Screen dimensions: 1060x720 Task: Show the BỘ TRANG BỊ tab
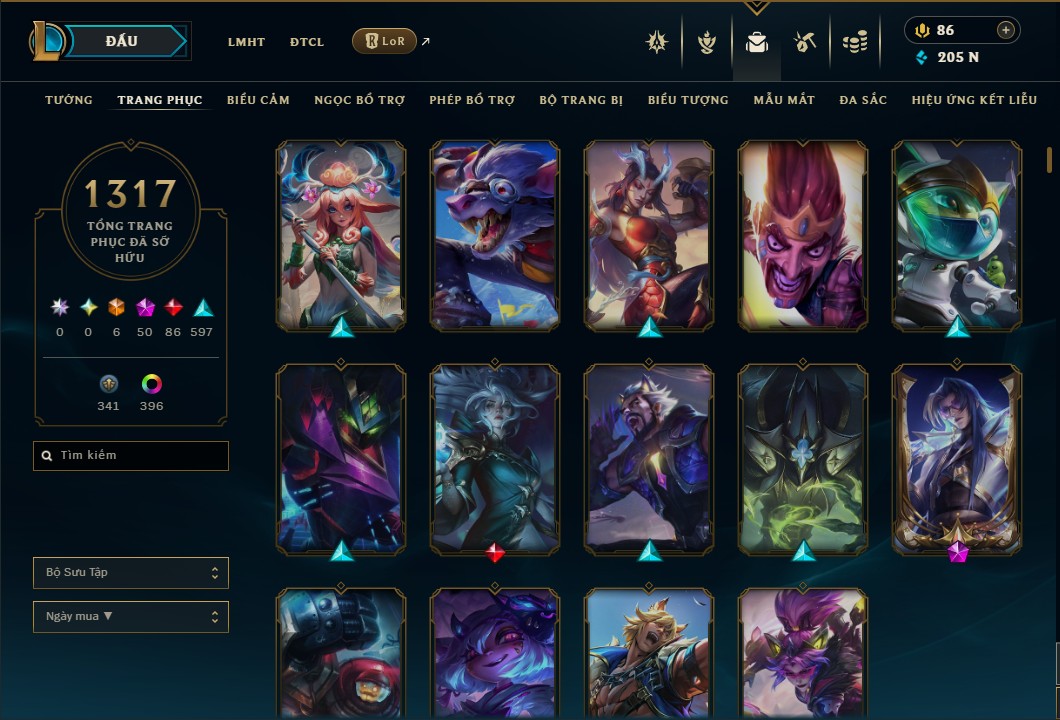[x=581, y=100]
